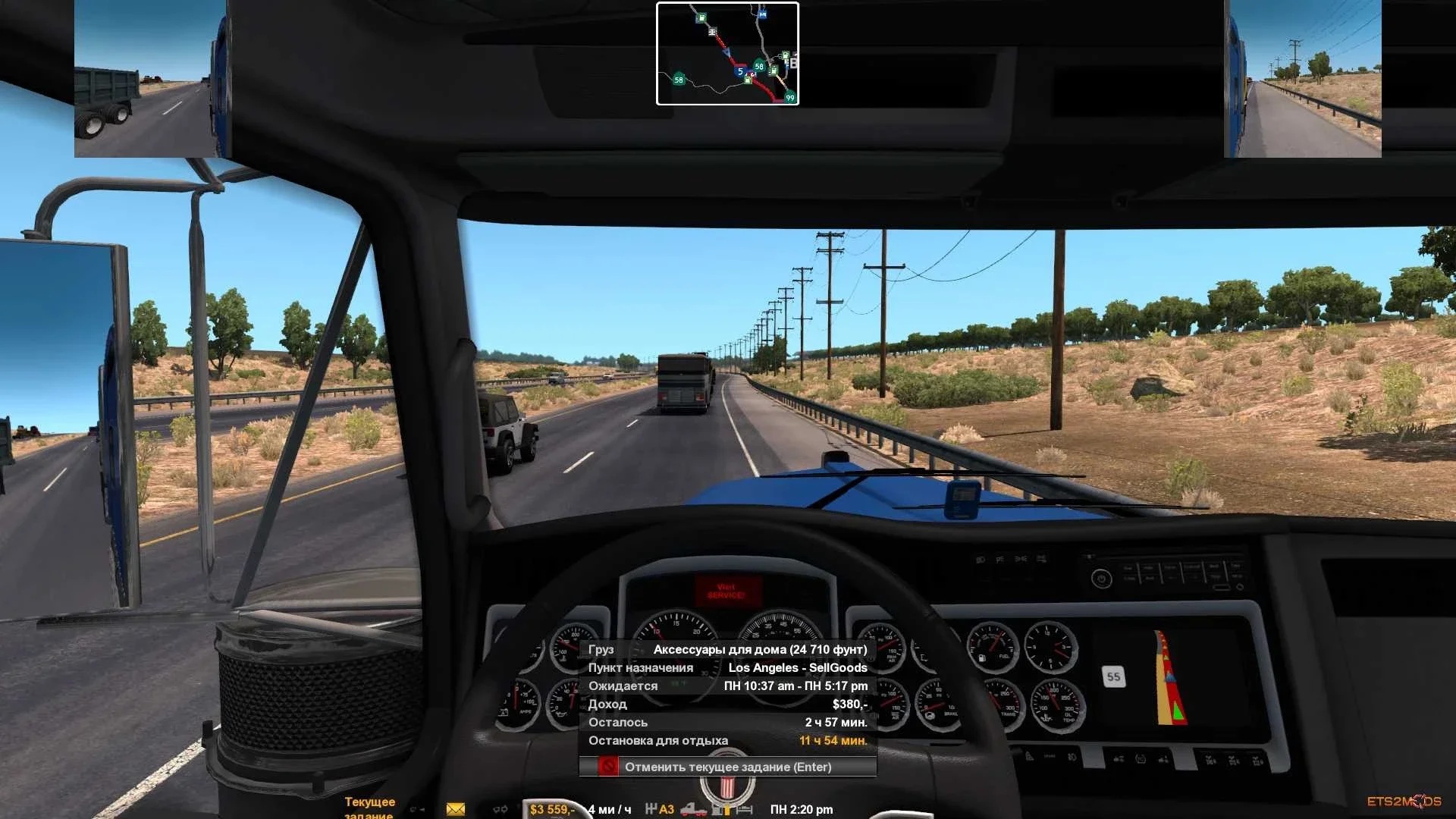Viewport: 1456px width, 819px height.
Task: Click the 55 speed limit sign on the GPS
Action: (1113, 676)
